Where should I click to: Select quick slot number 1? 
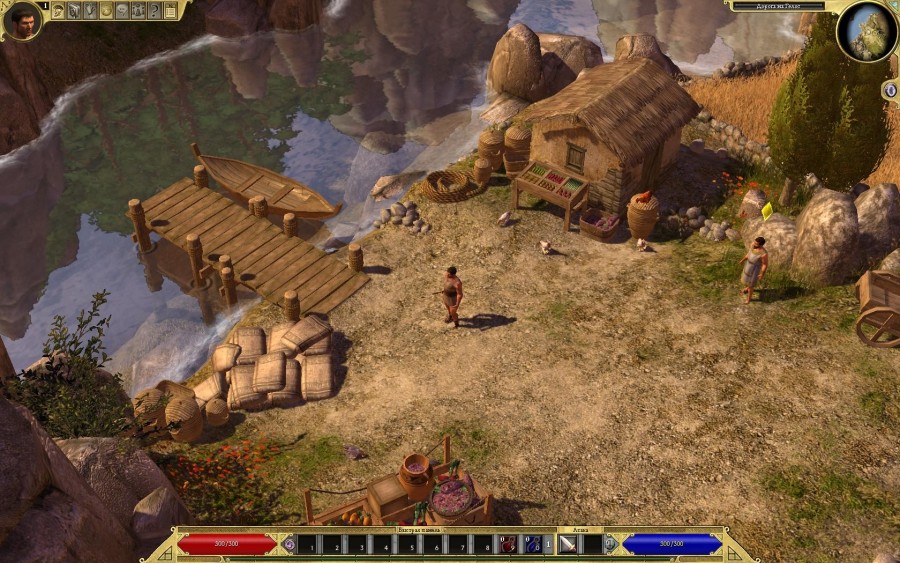(309, 546)
